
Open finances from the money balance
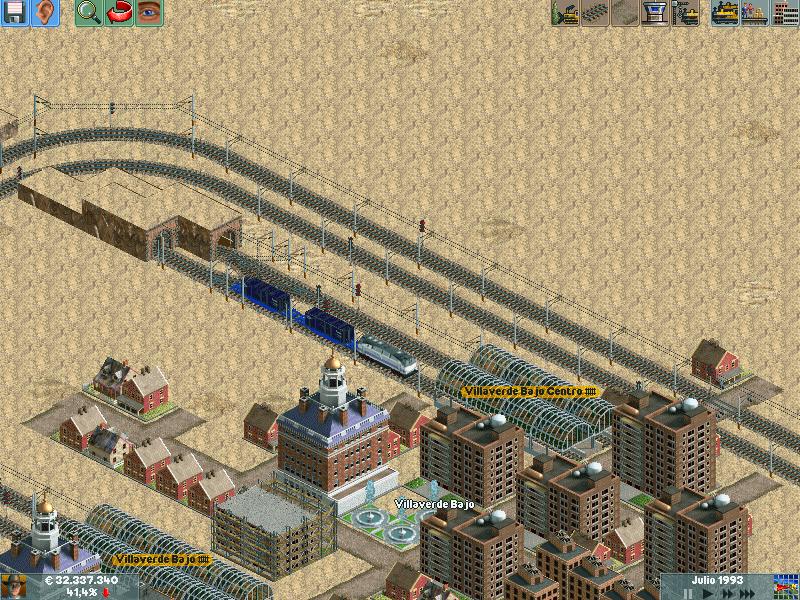coord(80,581)
